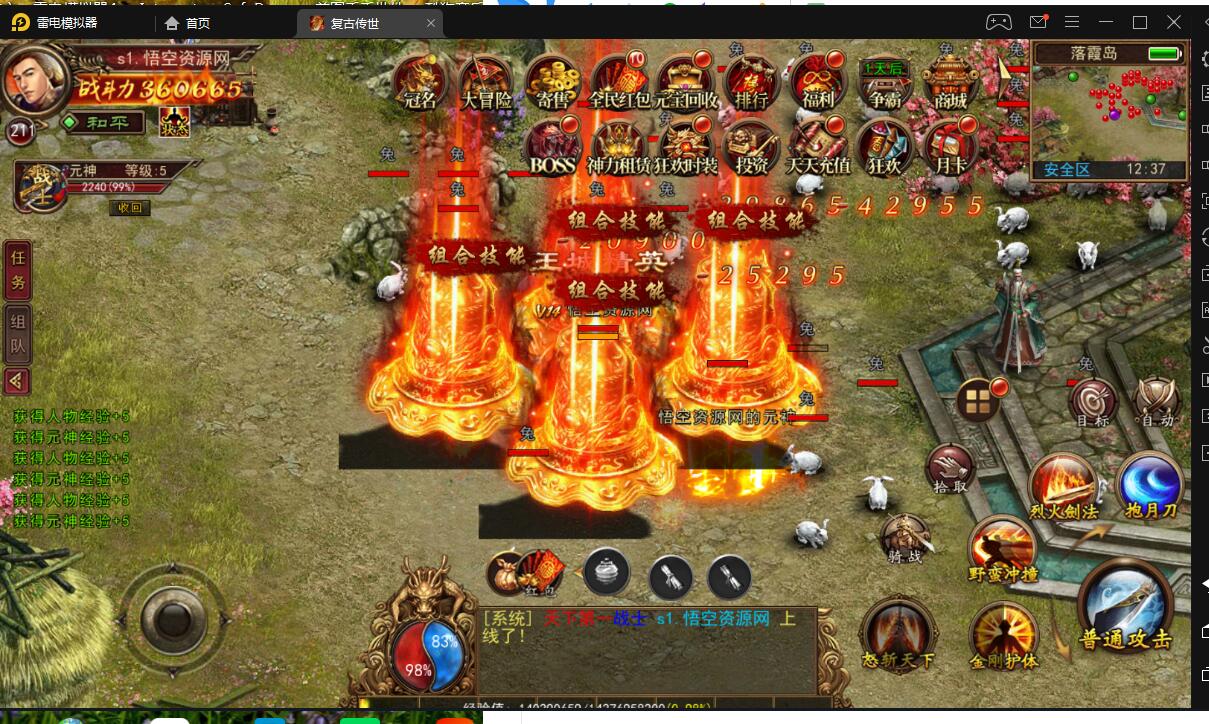
Task: Cast the 怒斩天下 skill
Action: [x=897, y=632]
